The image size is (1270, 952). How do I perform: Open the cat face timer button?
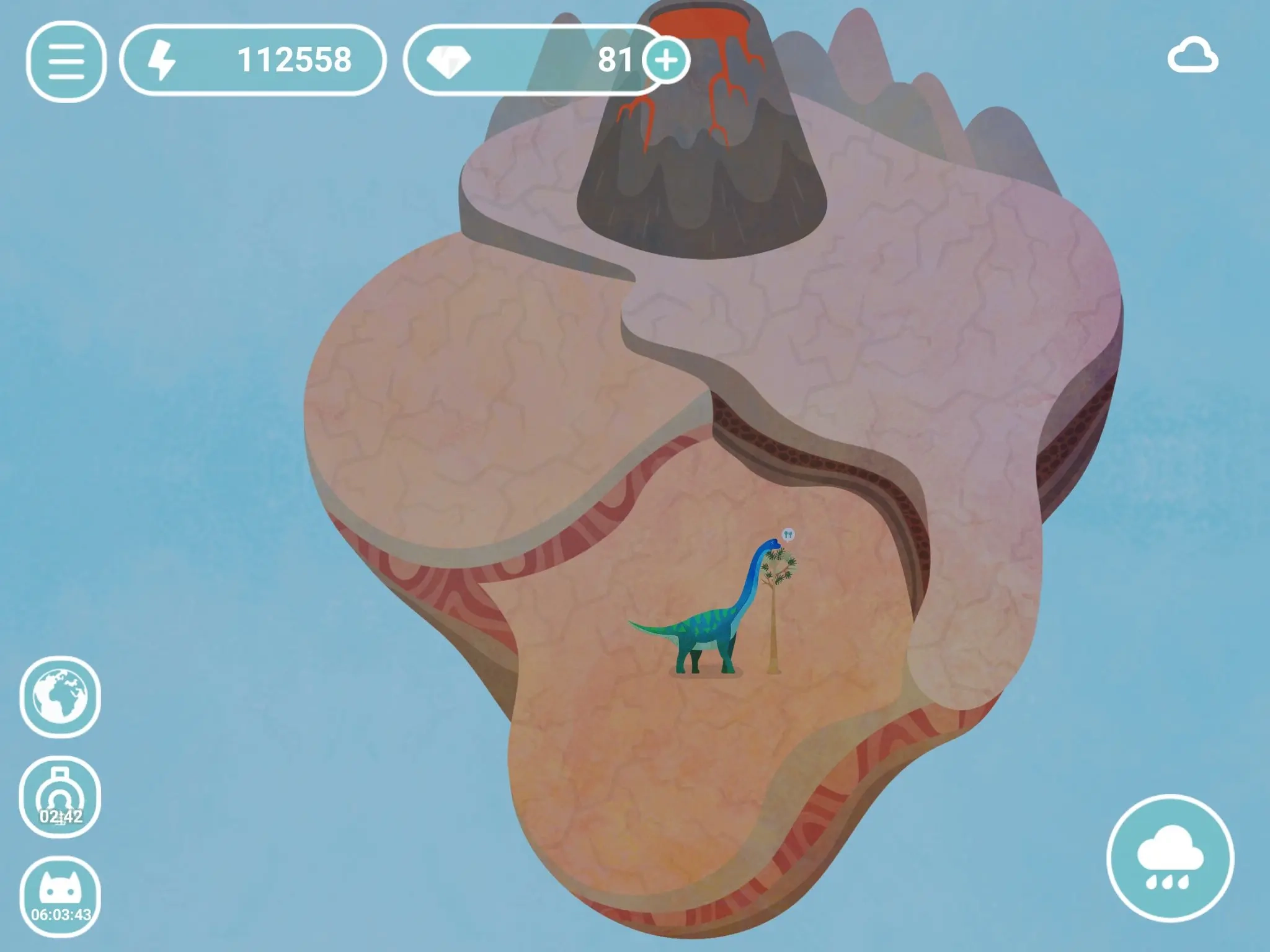coord(60,896)
